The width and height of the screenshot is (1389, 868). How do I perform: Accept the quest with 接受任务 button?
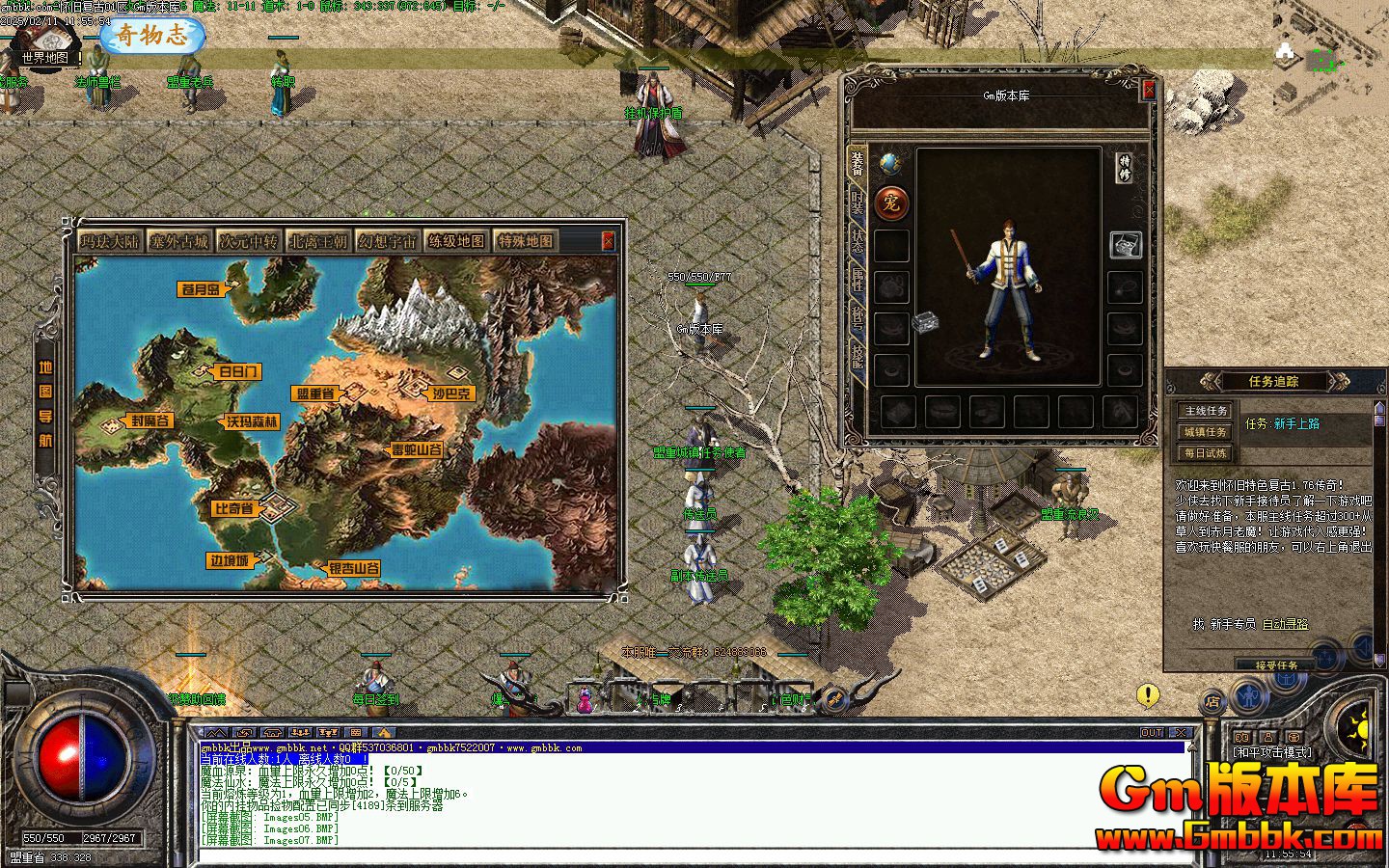click(x=1277, y=665)
